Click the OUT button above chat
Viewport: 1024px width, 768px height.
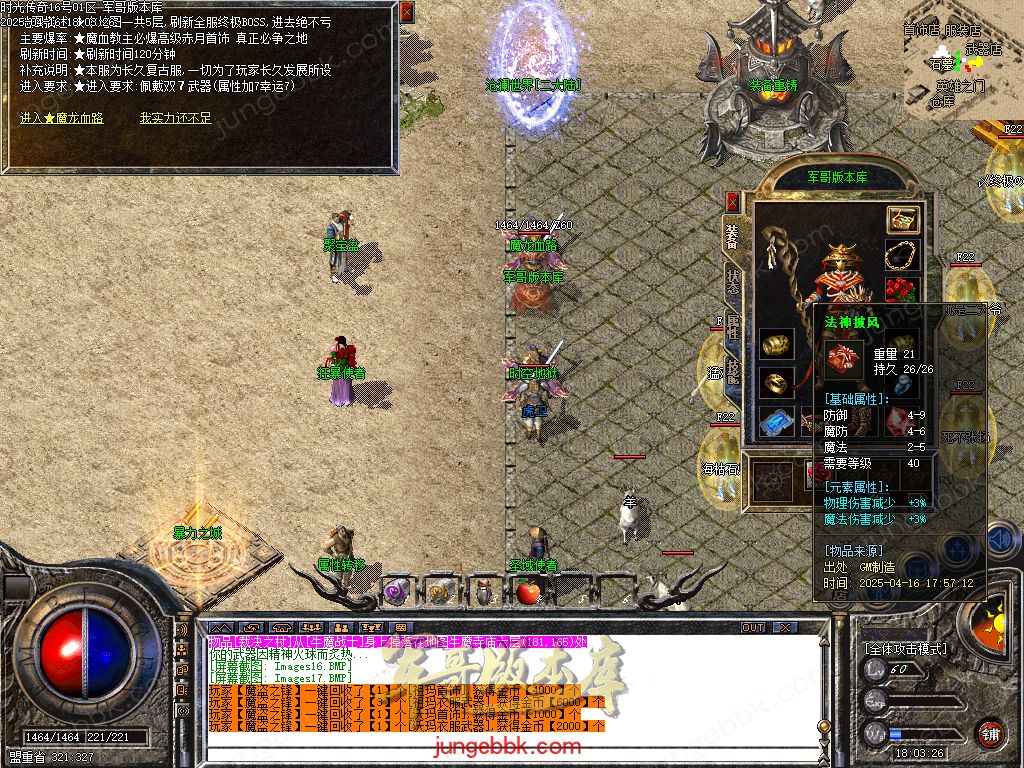(x=753, y=628)
